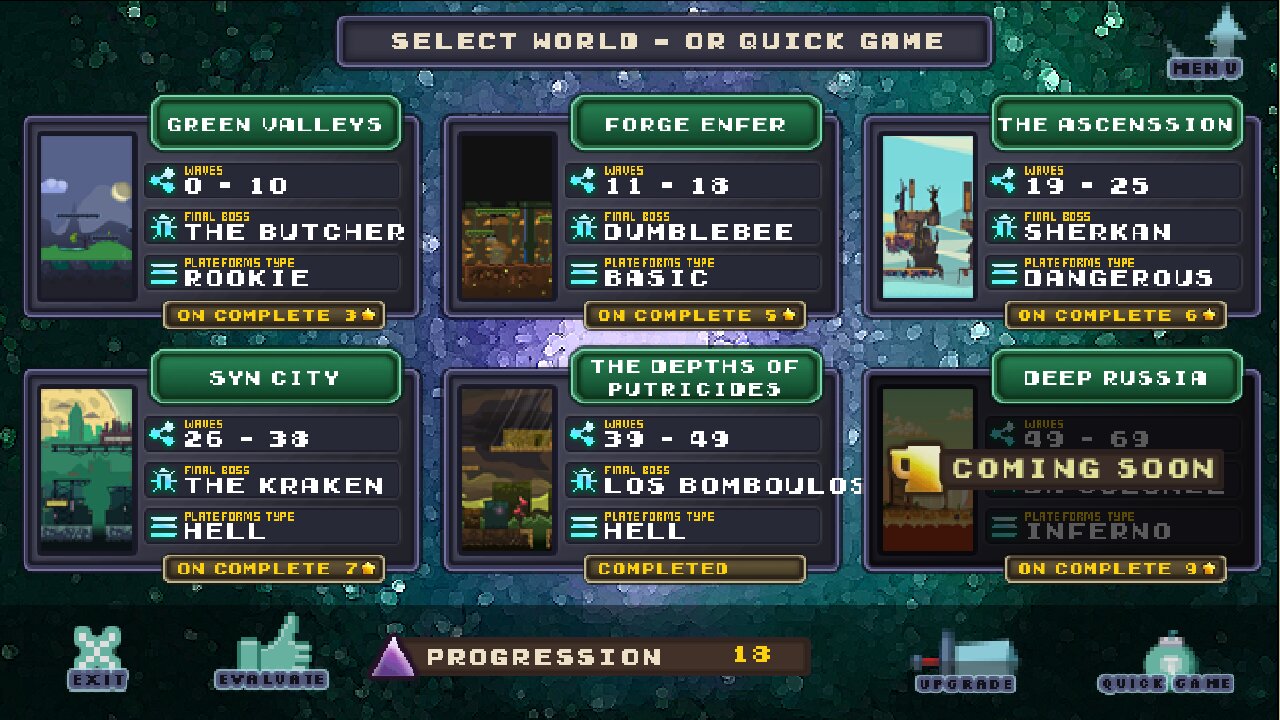Choose The Depths of Putricides world
1280x720 pixels.
(x=695, y=377)
